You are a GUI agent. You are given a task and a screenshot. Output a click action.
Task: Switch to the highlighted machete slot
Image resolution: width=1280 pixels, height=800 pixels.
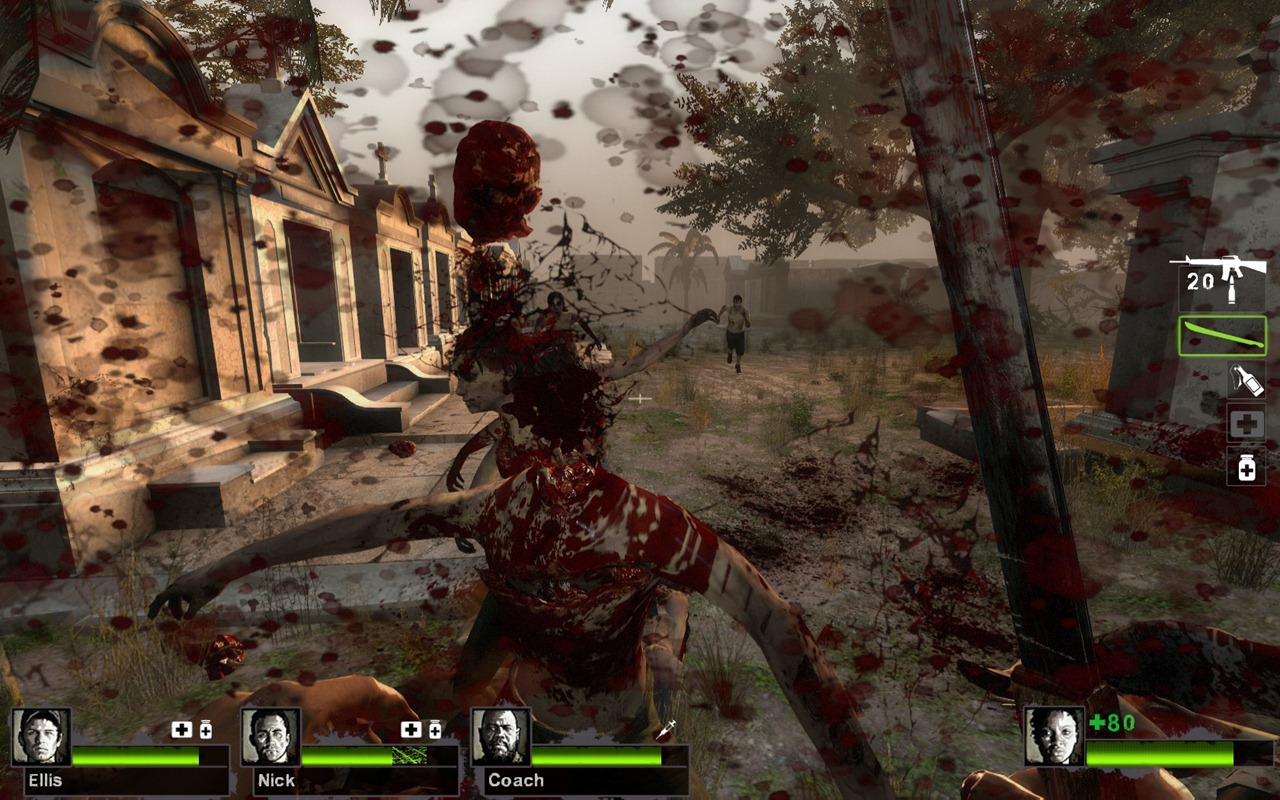[x=1222, y=336]
